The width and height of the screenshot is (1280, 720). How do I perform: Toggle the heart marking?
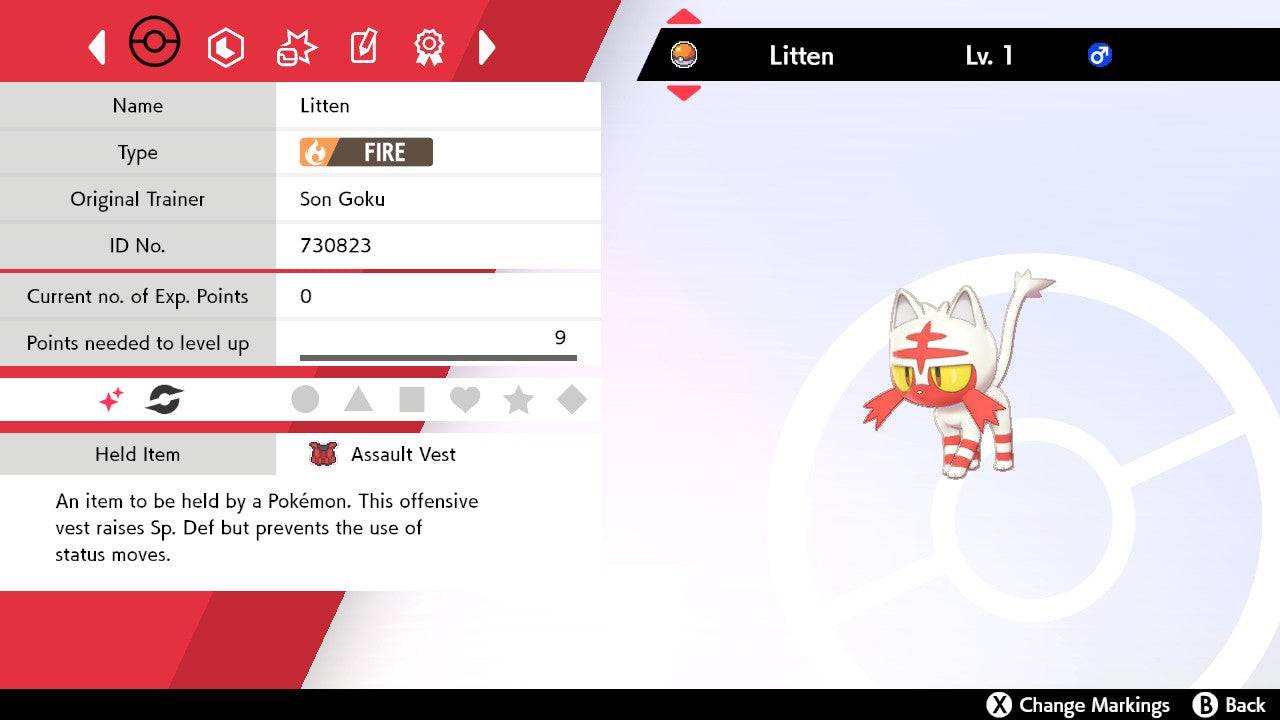point(465,399)
